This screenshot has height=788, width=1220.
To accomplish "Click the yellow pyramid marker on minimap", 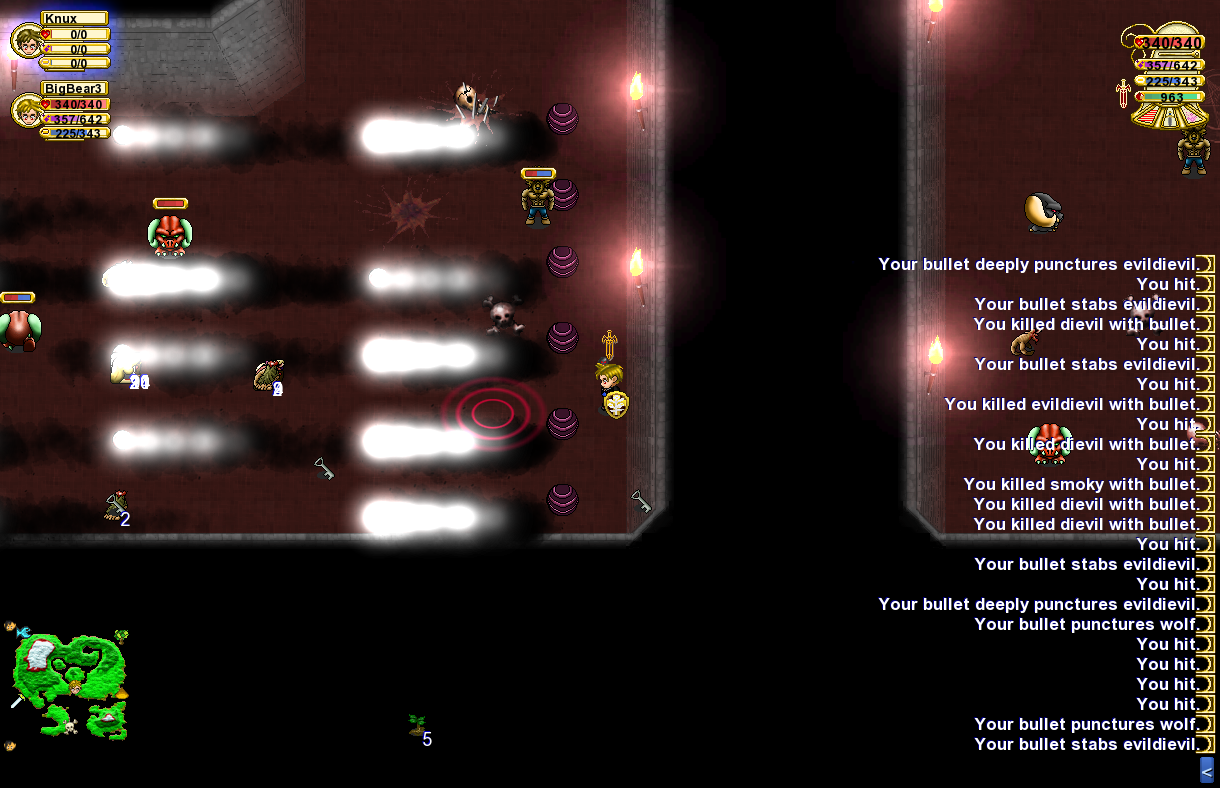I will [121, 692].
